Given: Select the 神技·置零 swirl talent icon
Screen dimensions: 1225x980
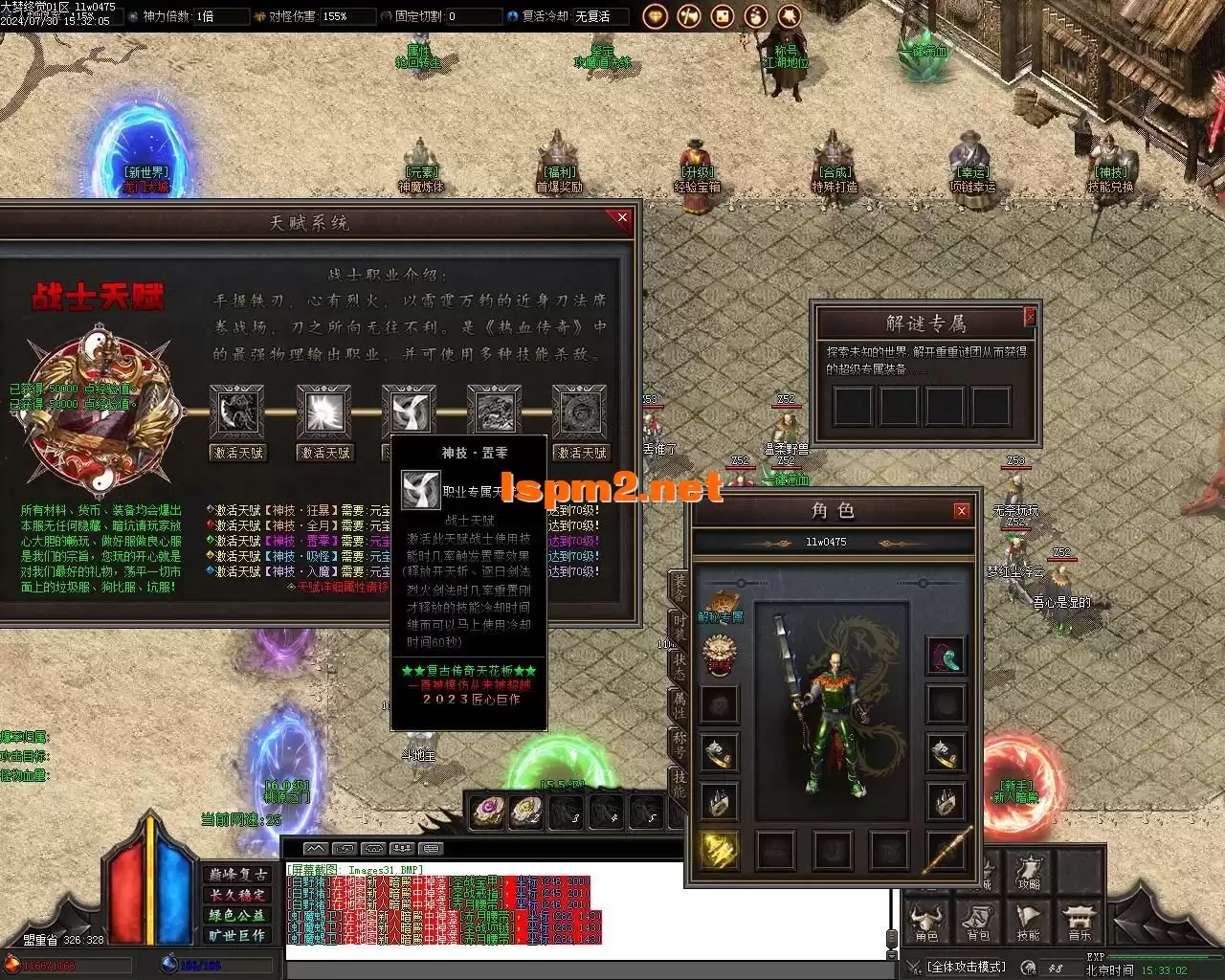Looking at the screenshot, I should [409, 412].
